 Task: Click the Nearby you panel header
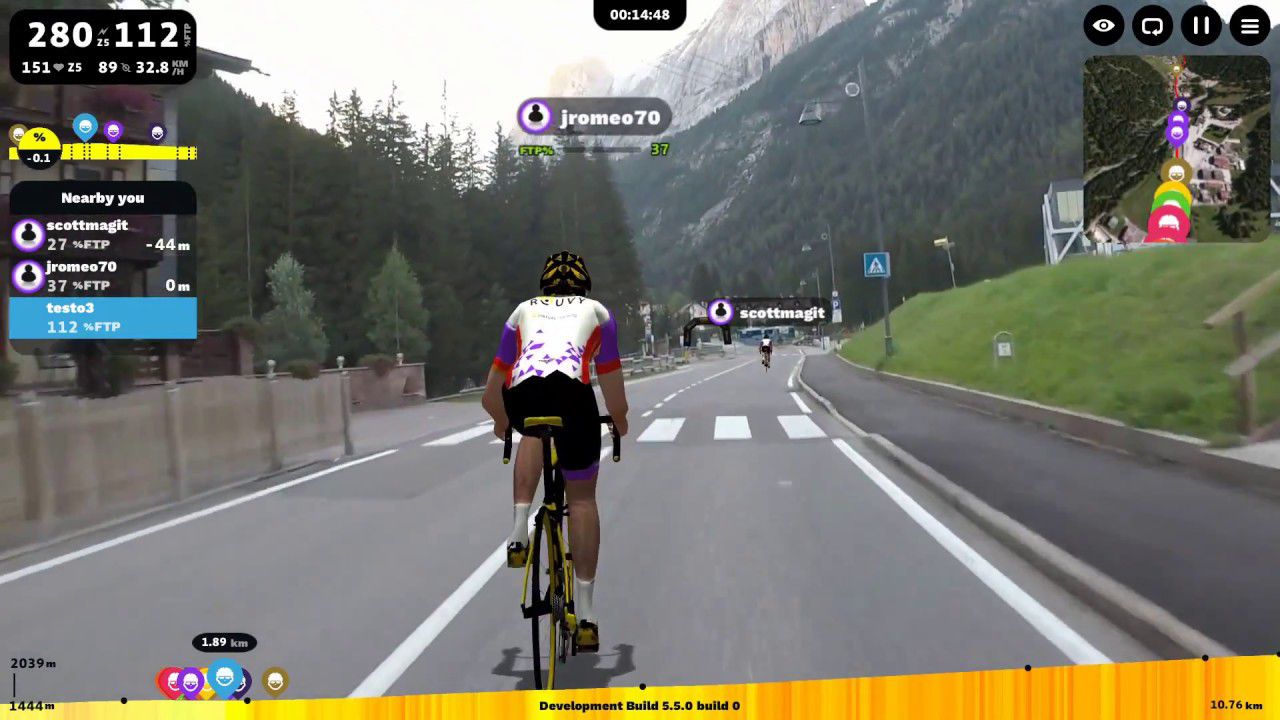tap(102, 198)
